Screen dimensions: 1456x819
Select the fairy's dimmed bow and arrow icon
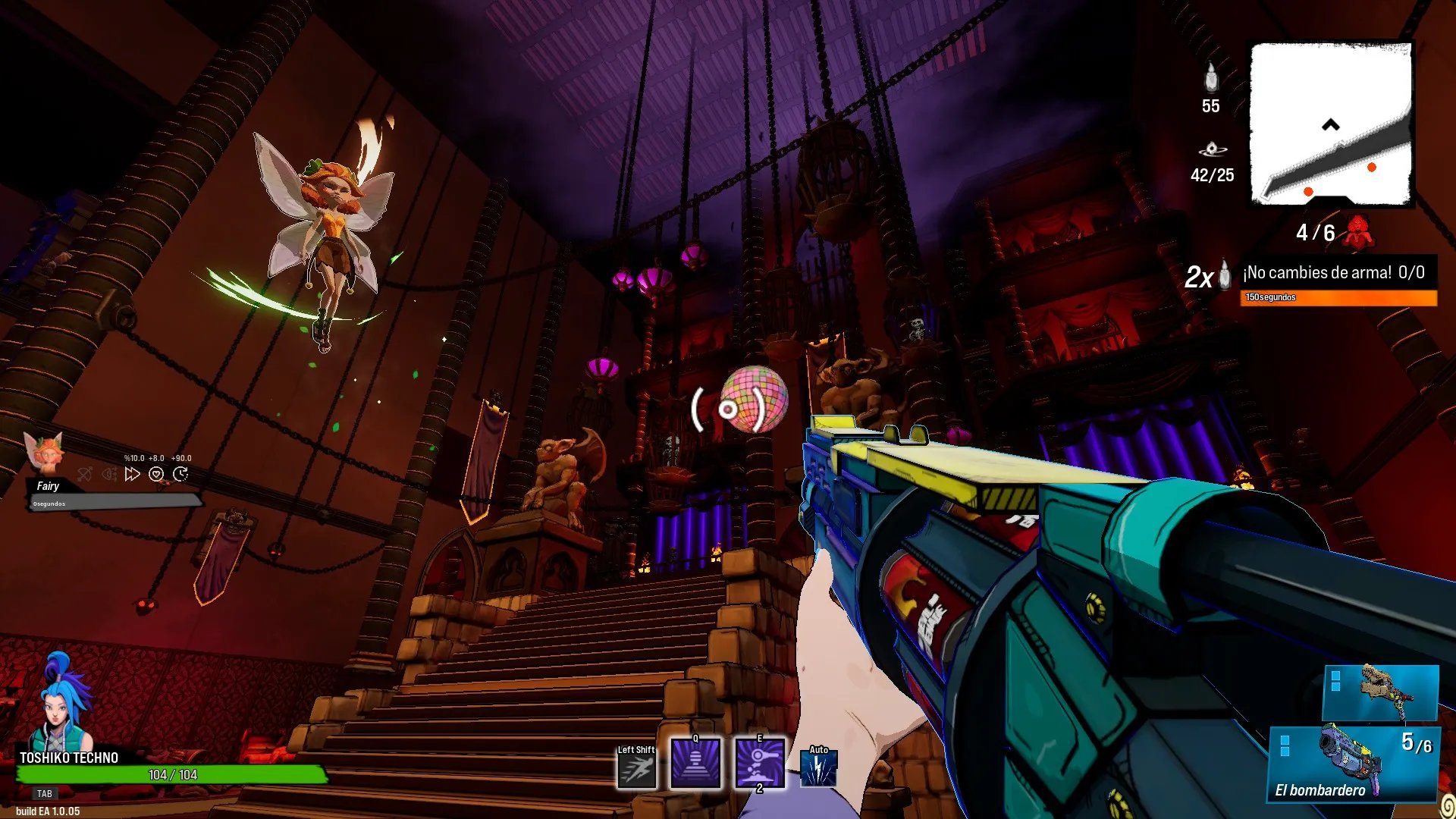pos(85,475)
